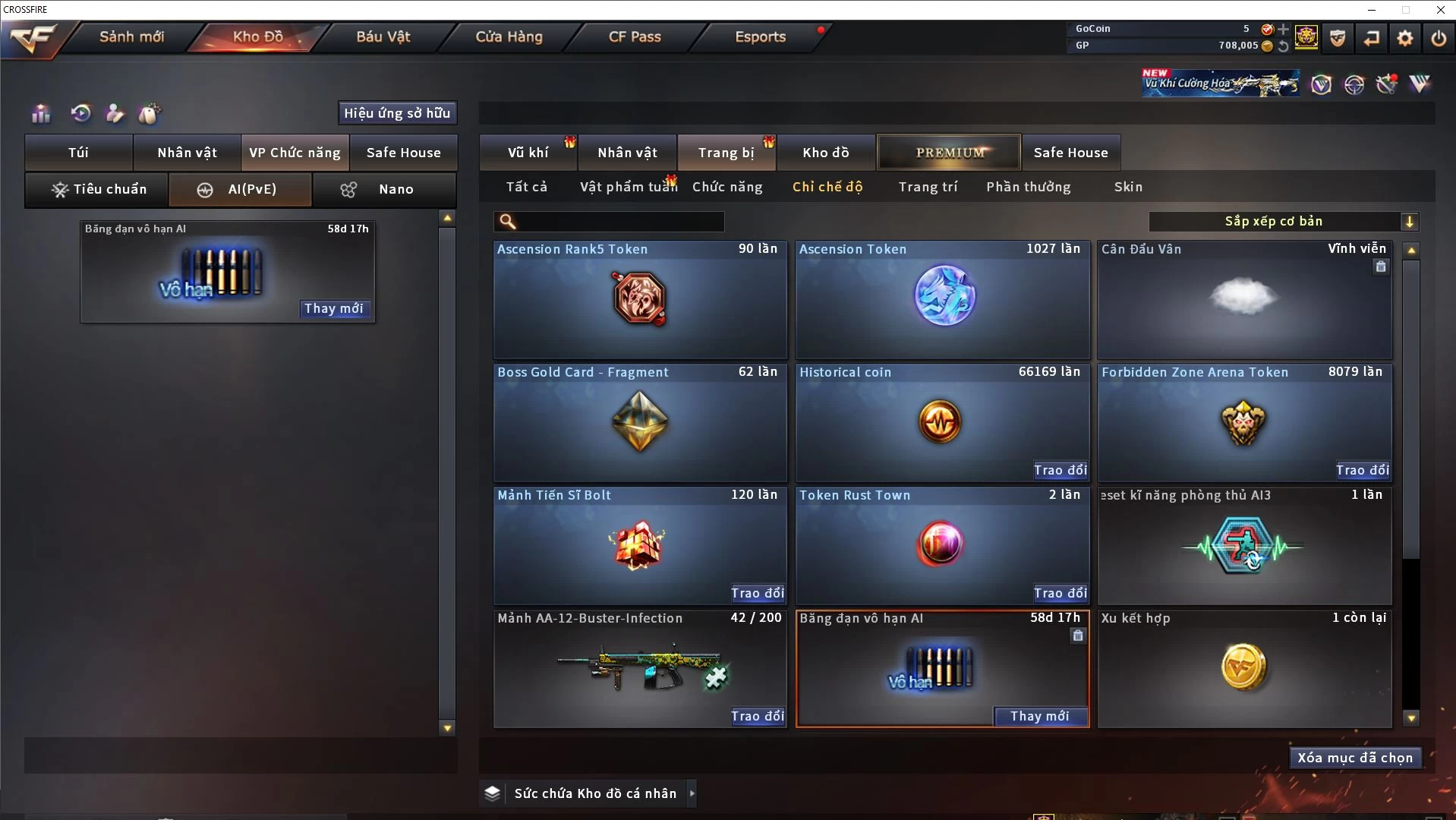Exchange the Historical coin via Trao đổi
The width and height of the screenshot is (1456, 820).
pyautogui.click(x=1060, y=470)
